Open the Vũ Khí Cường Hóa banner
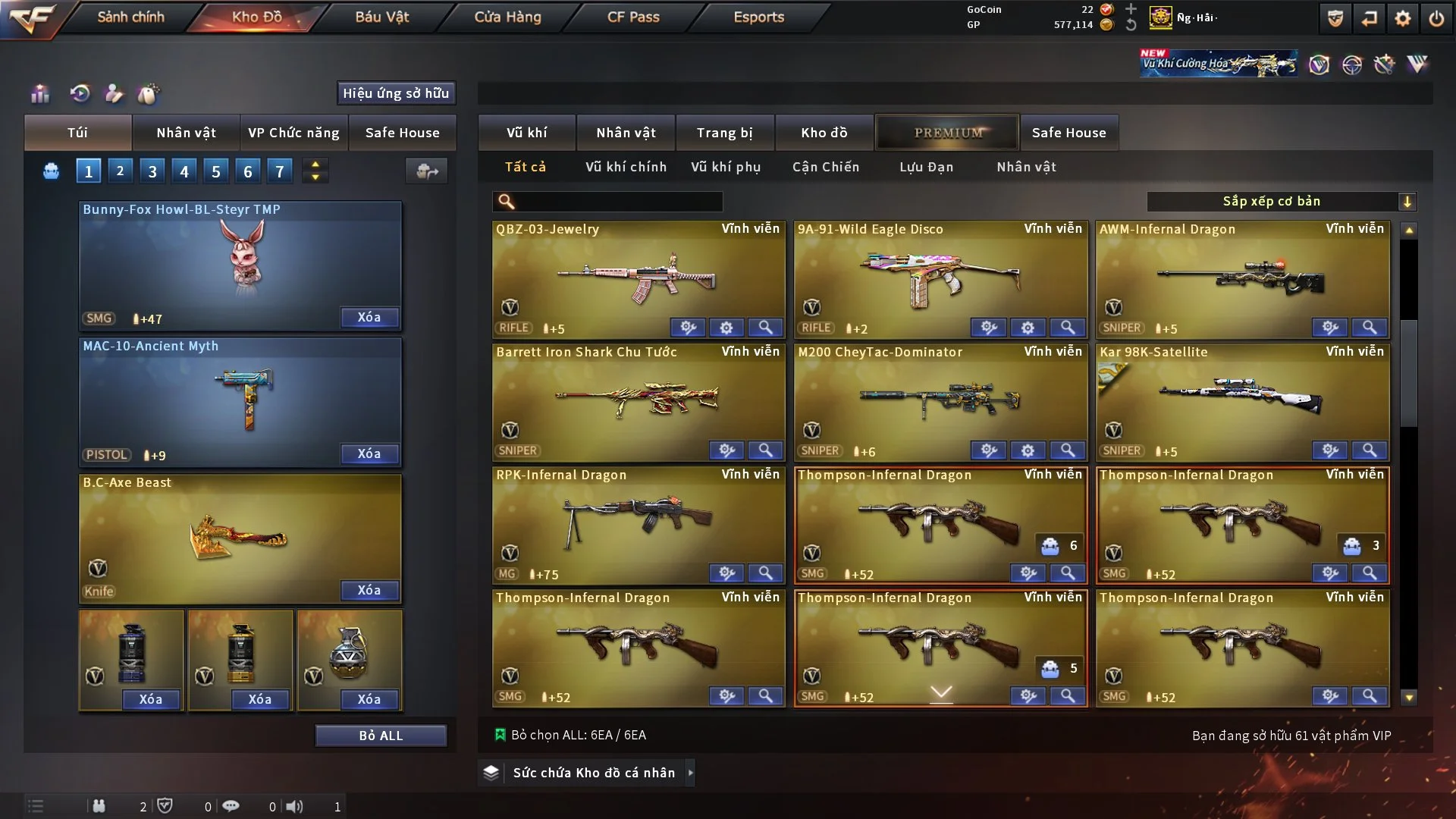Viewport: 1456px width, 819px height. point(1218,64)
